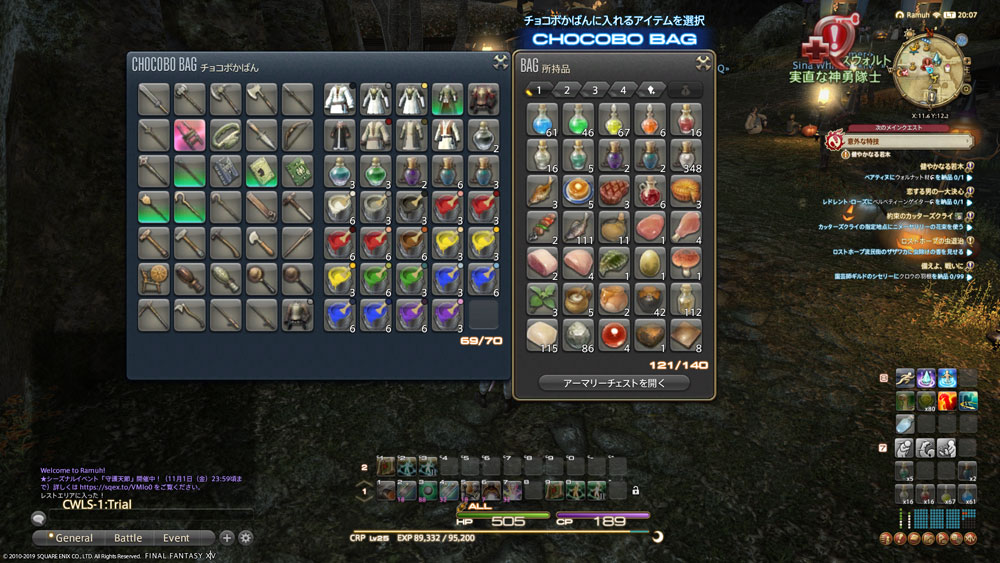Open chat log settings gear
1000x563 pixels.
pos(246,537)
